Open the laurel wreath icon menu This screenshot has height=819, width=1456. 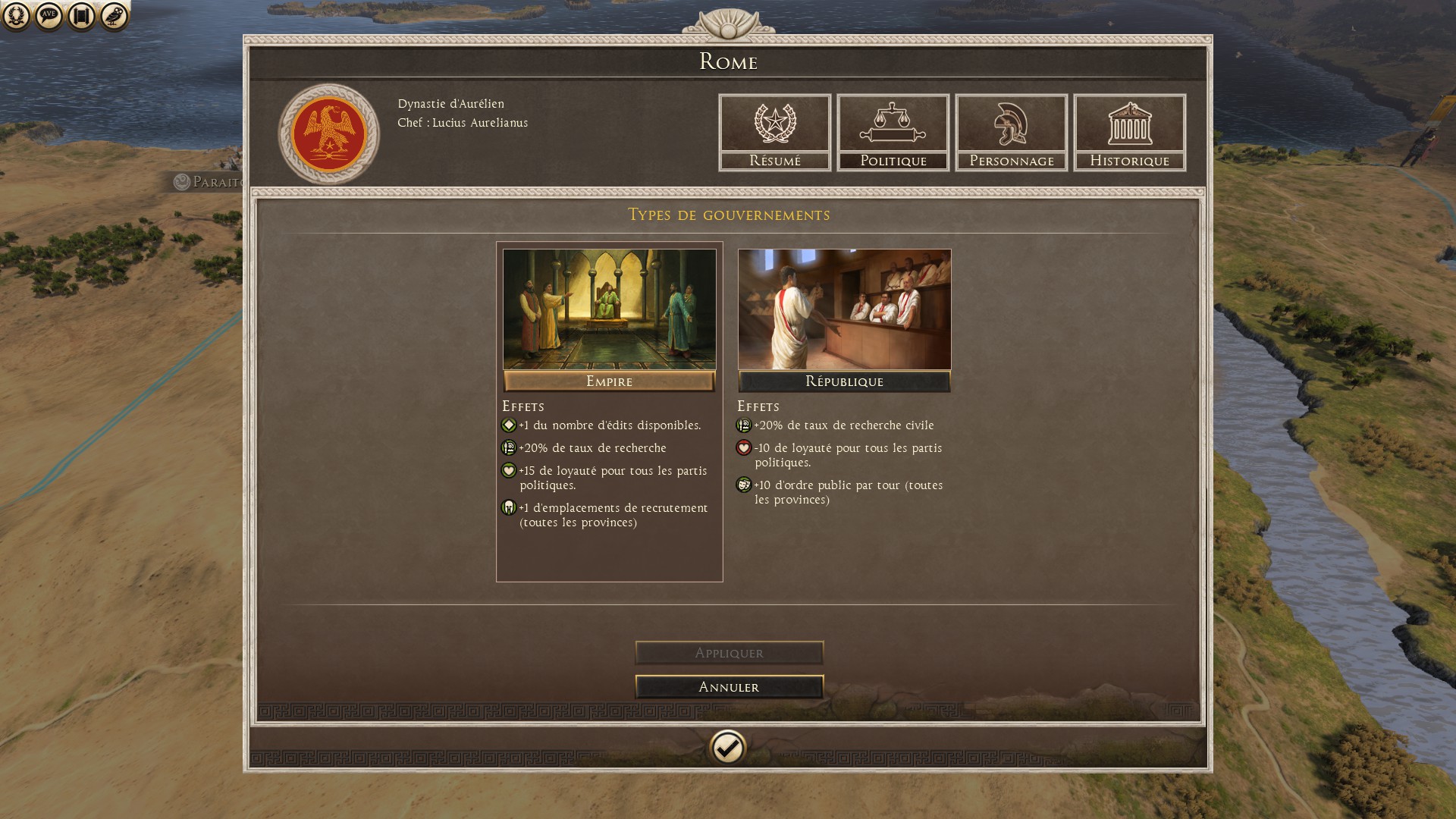(x=17, y=15)
